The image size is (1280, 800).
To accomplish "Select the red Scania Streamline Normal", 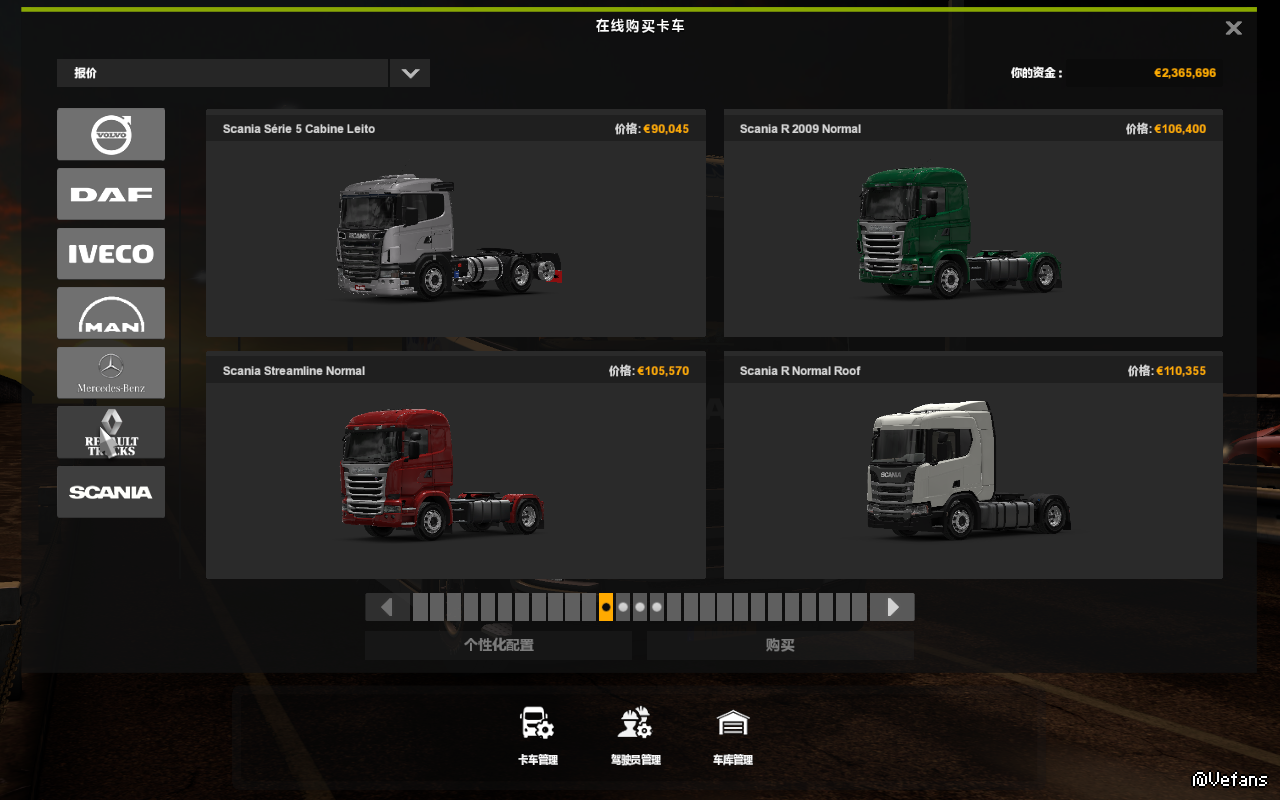I will (455, 480).
